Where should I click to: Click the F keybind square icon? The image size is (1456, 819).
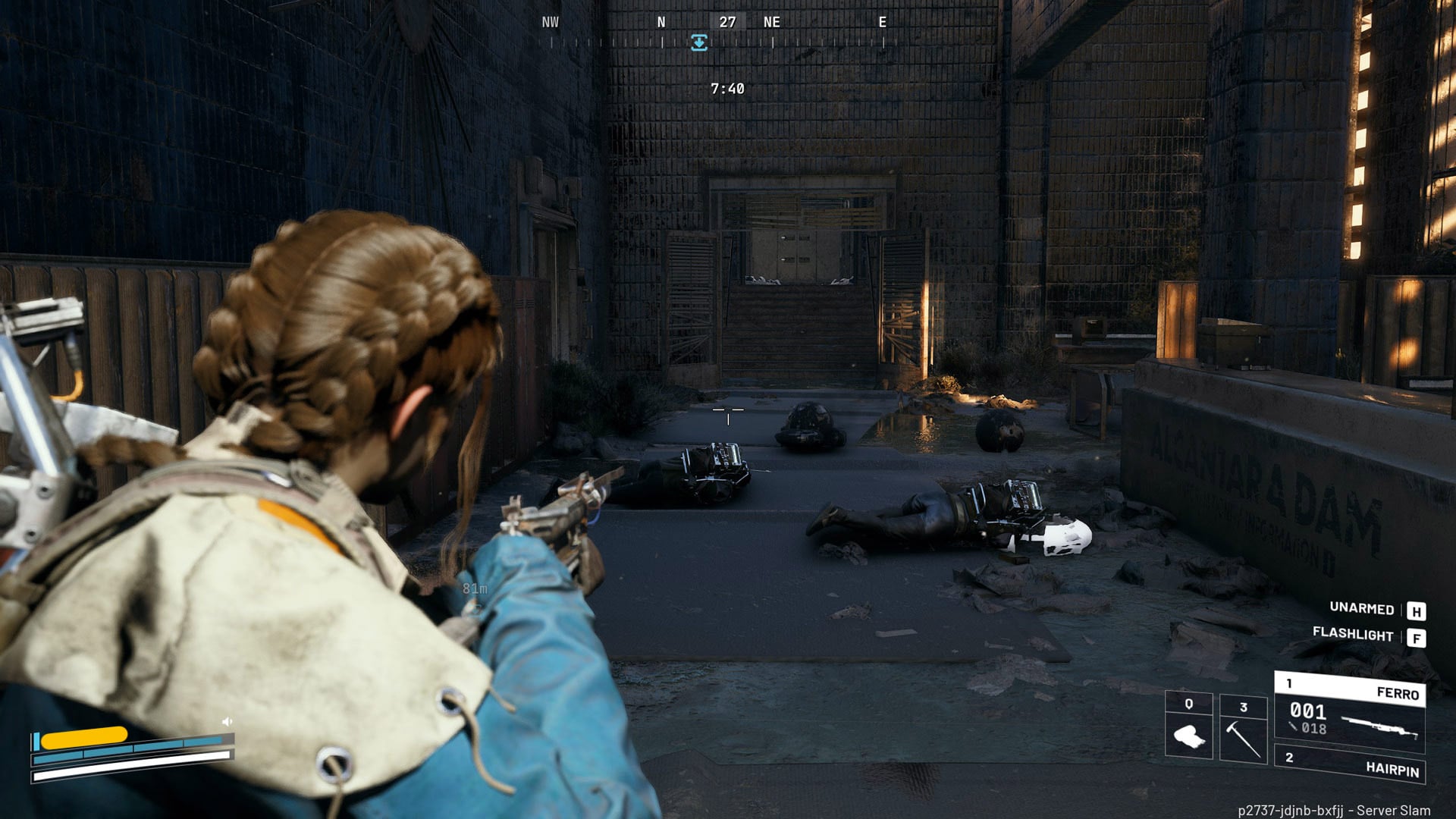[x=1416, y=637]
